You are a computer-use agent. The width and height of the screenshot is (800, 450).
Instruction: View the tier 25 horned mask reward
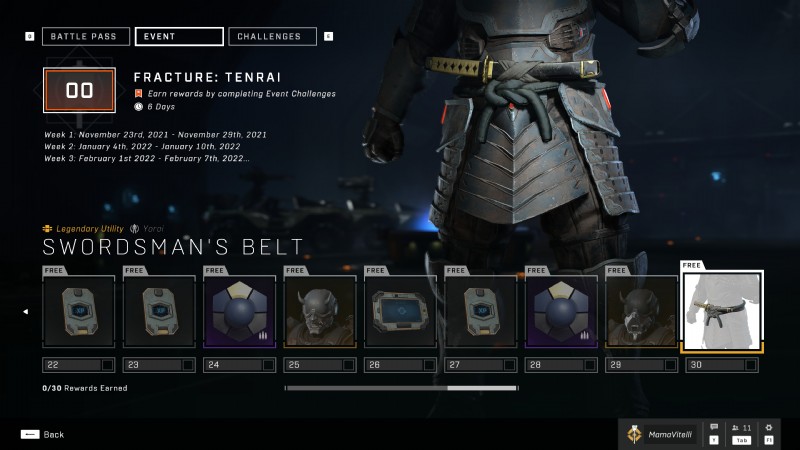tap(320, 312)
